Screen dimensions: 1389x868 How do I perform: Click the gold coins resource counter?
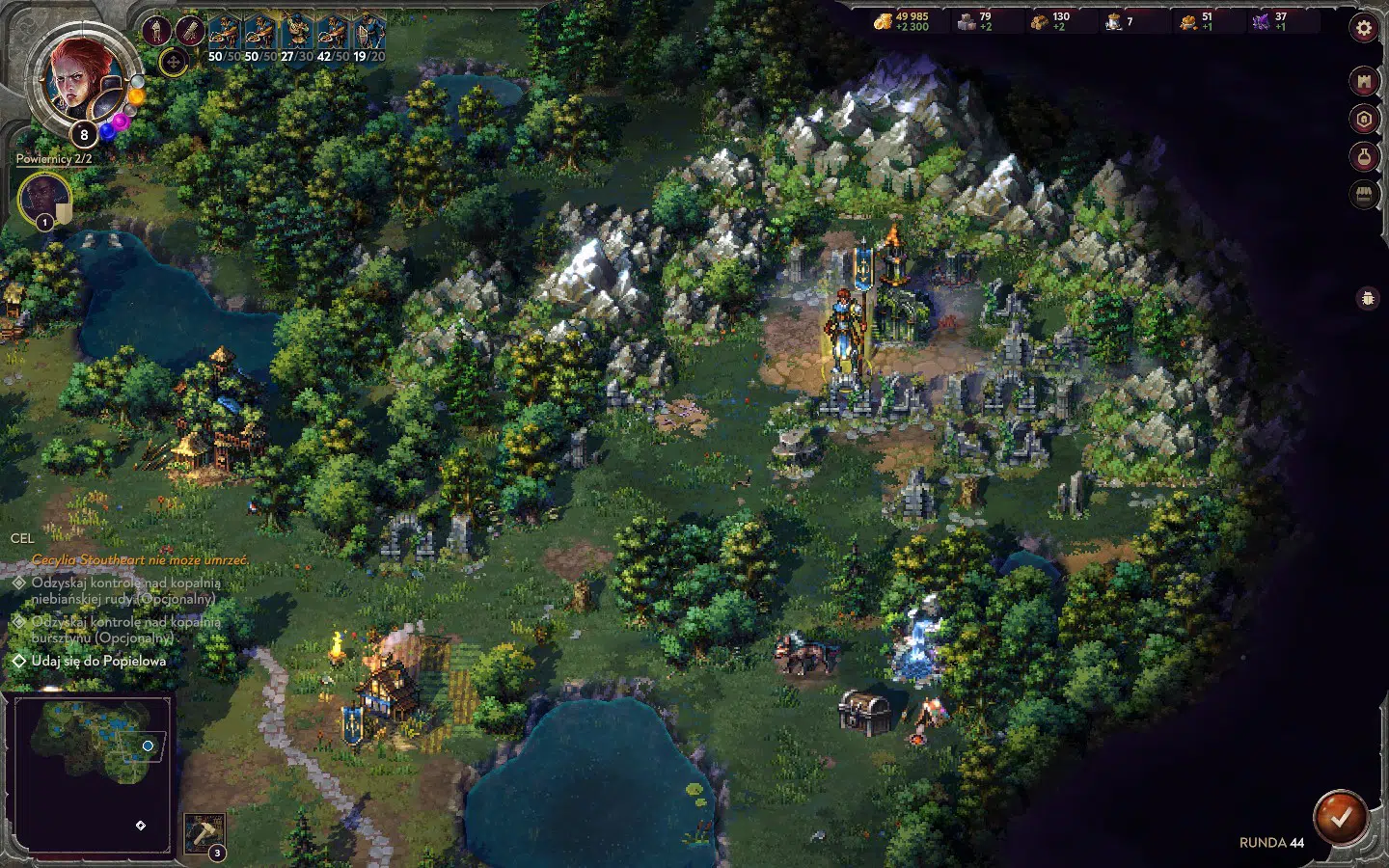coord(902,21)
